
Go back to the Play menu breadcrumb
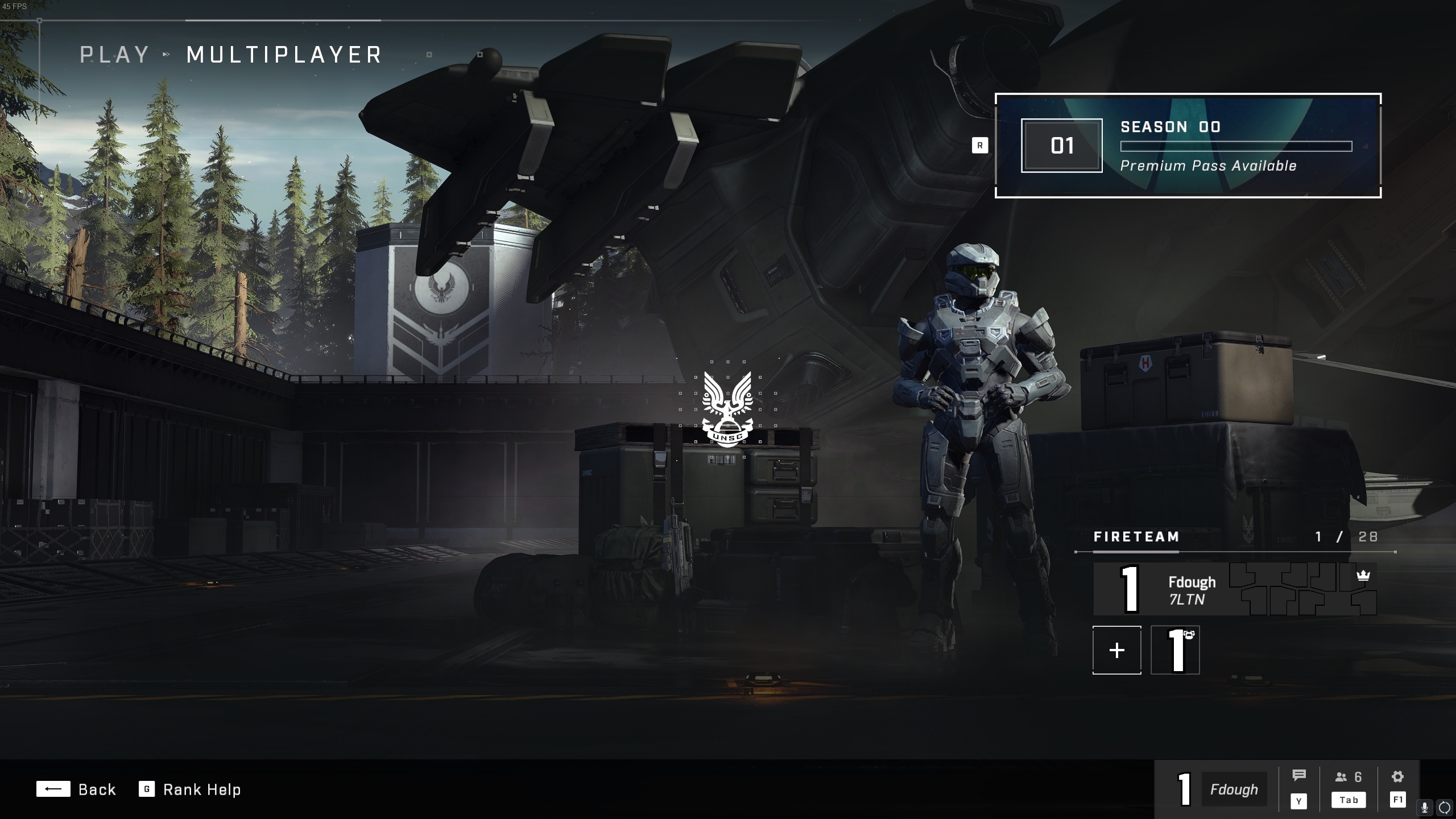pos(114,55)
